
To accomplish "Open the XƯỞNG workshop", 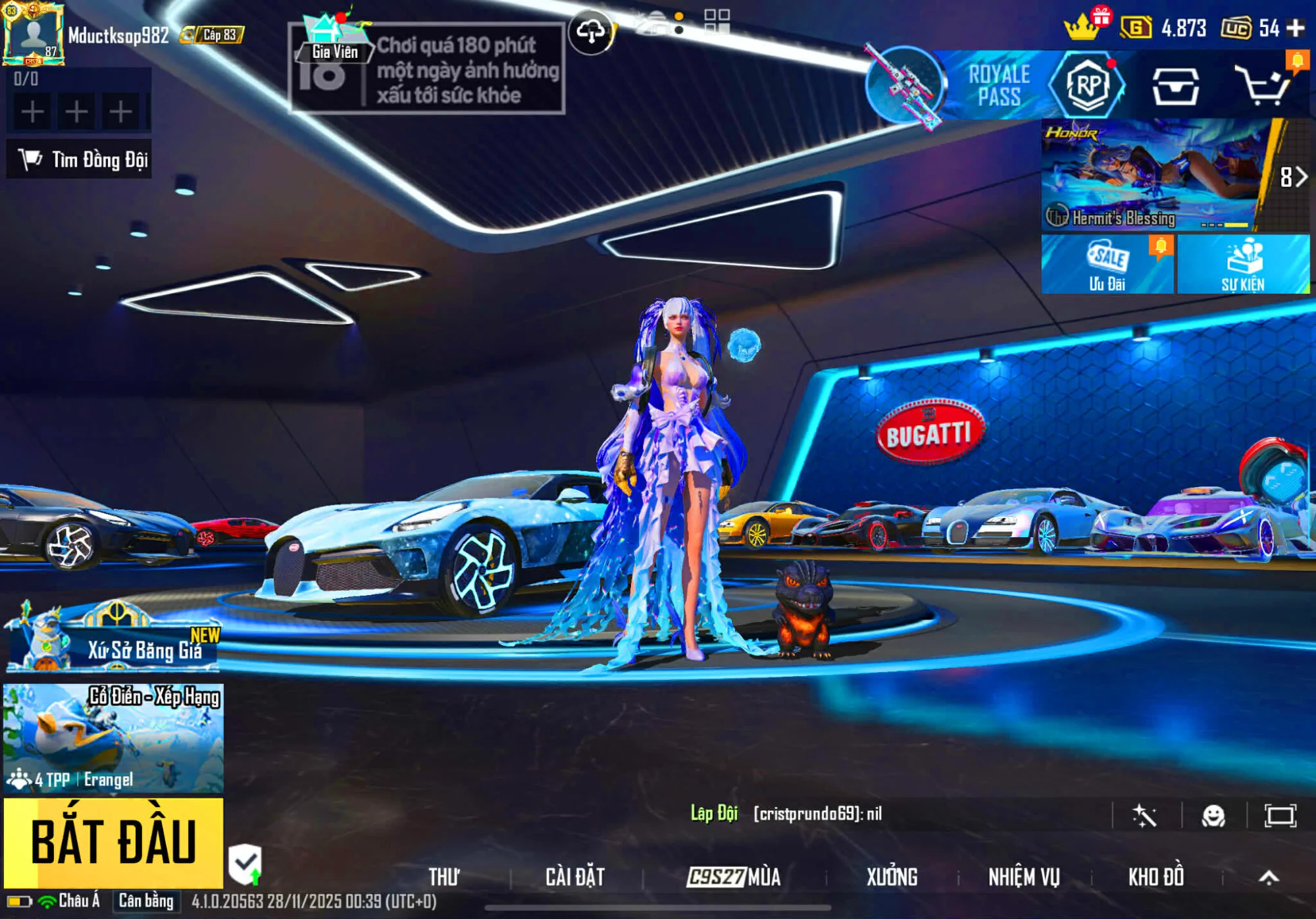I will point(892,877).
